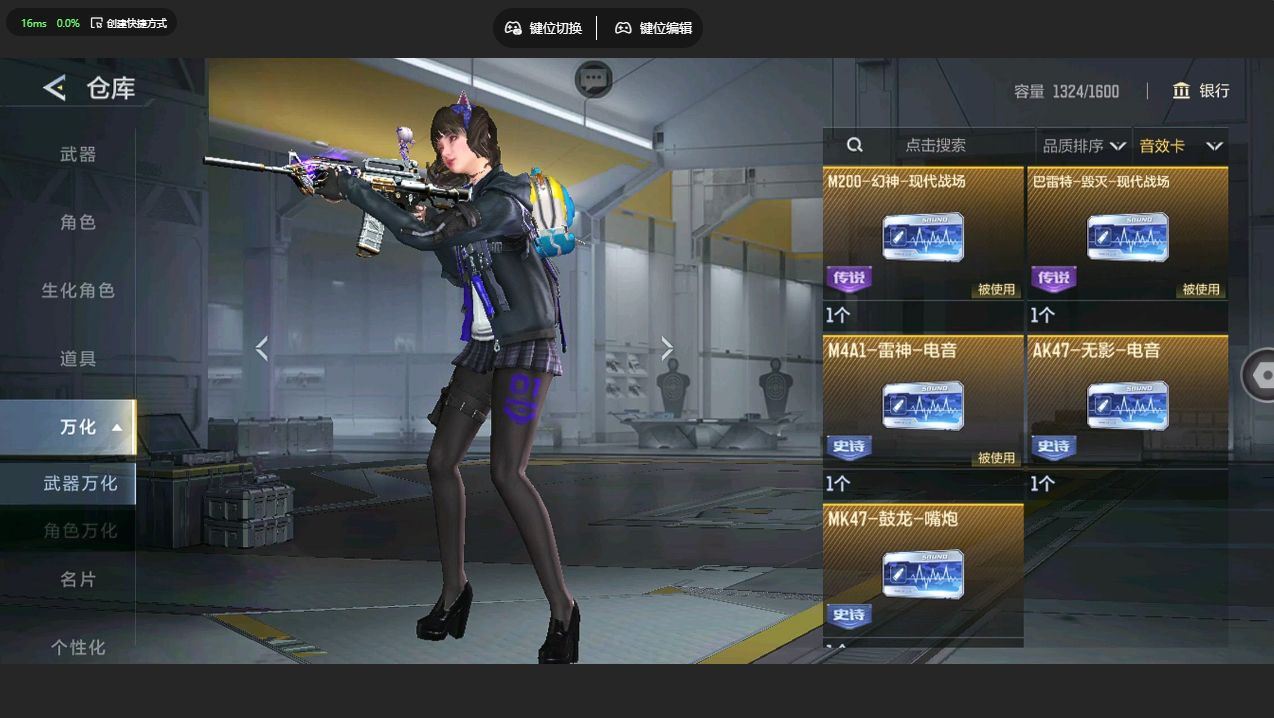This screenshot has width=1274, height=718.
Task: Select the M200-幻神-现代战场 sound card
Action: point(923,237)
